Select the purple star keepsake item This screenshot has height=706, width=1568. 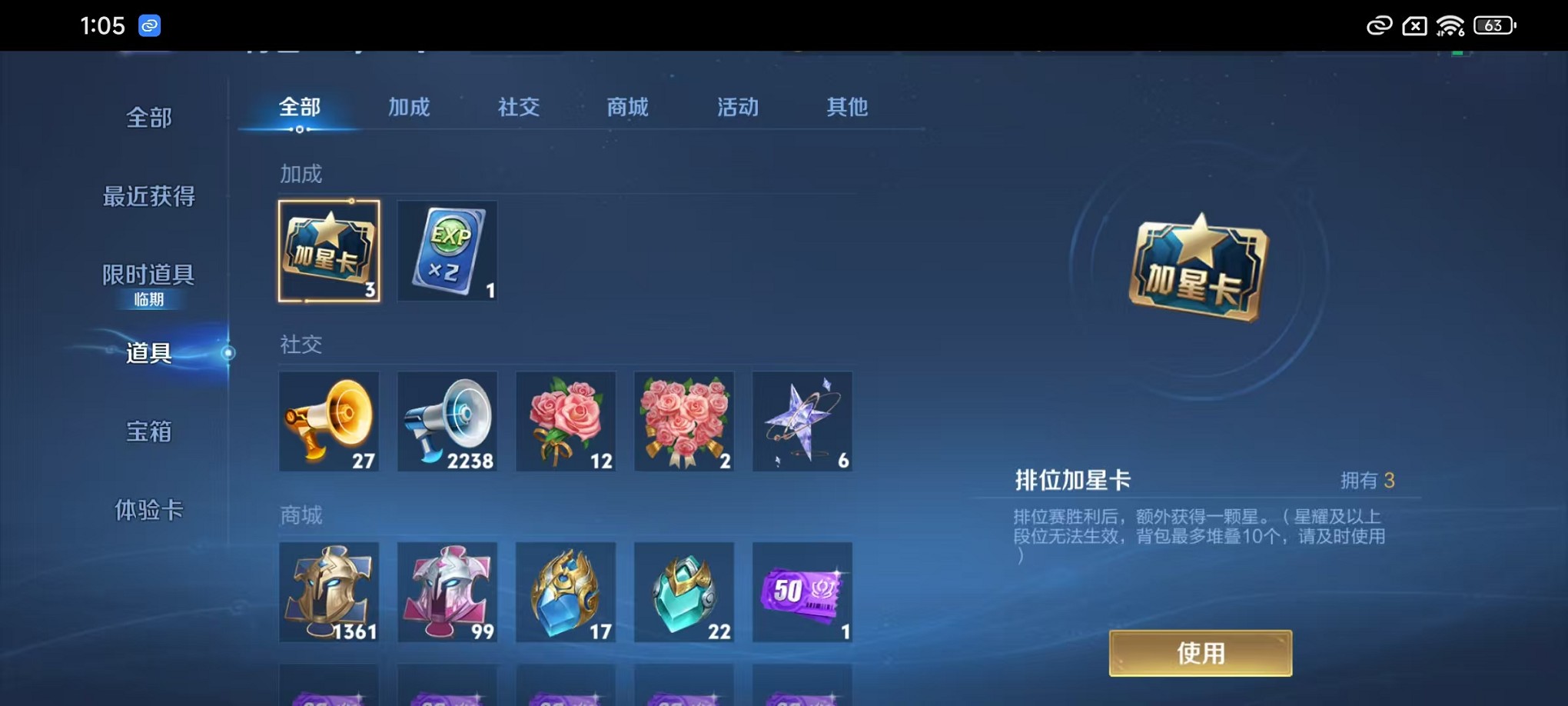802,421
